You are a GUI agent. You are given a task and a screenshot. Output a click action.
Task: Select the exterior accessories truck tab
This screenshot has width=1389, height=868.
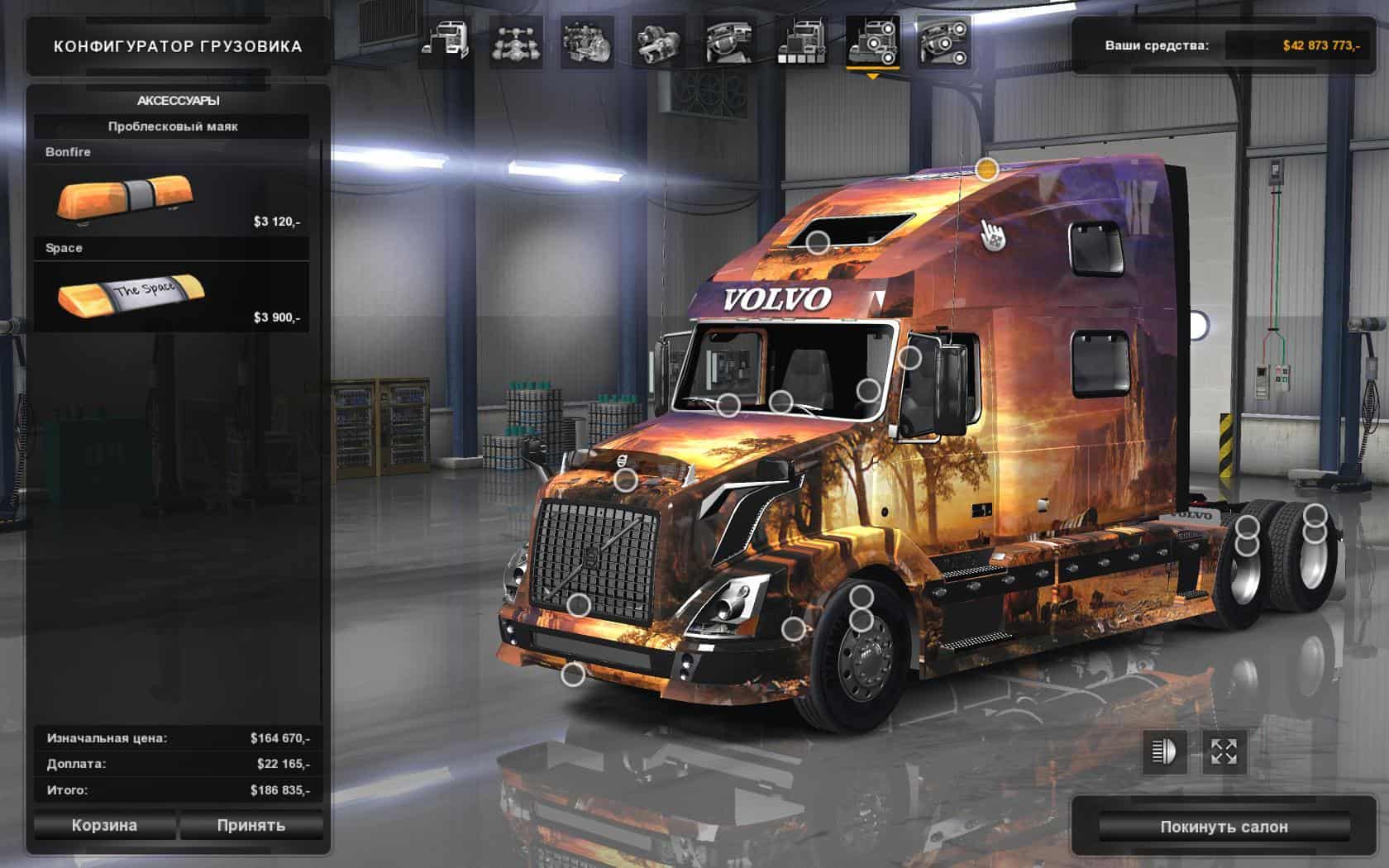pos(872,41)
